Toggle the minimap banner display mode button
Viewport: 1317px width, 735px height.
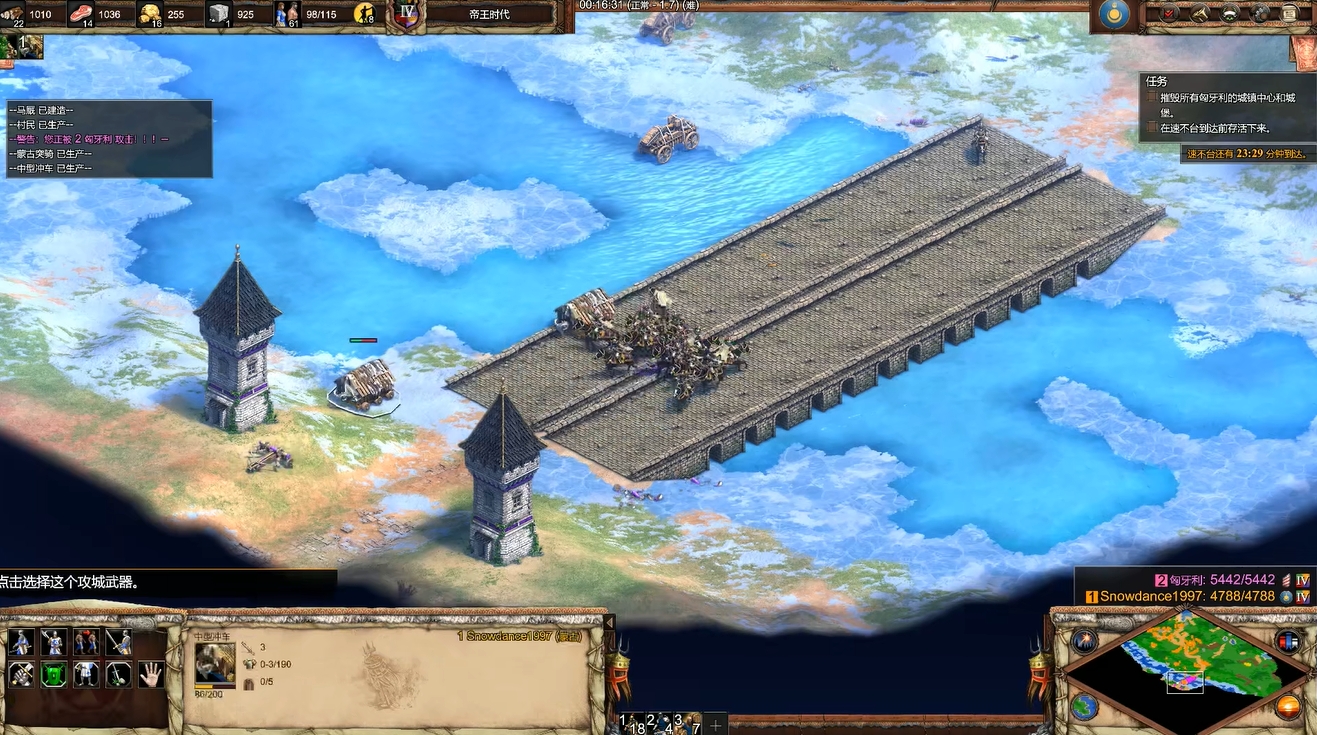pos(1288,641)
